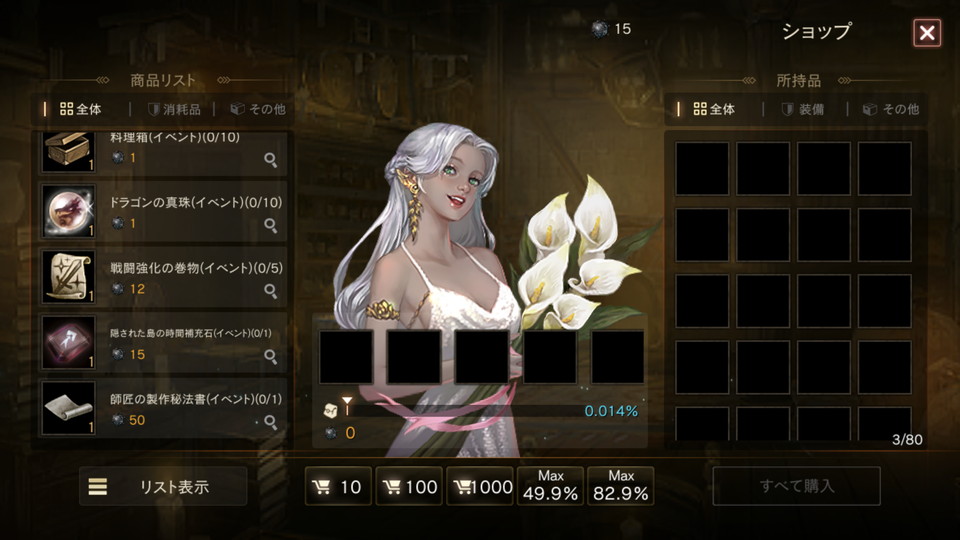Viewport: 960px width, 540px height.
Task: Switch product list to 消耗品 tab
Action: coord(174,109)
